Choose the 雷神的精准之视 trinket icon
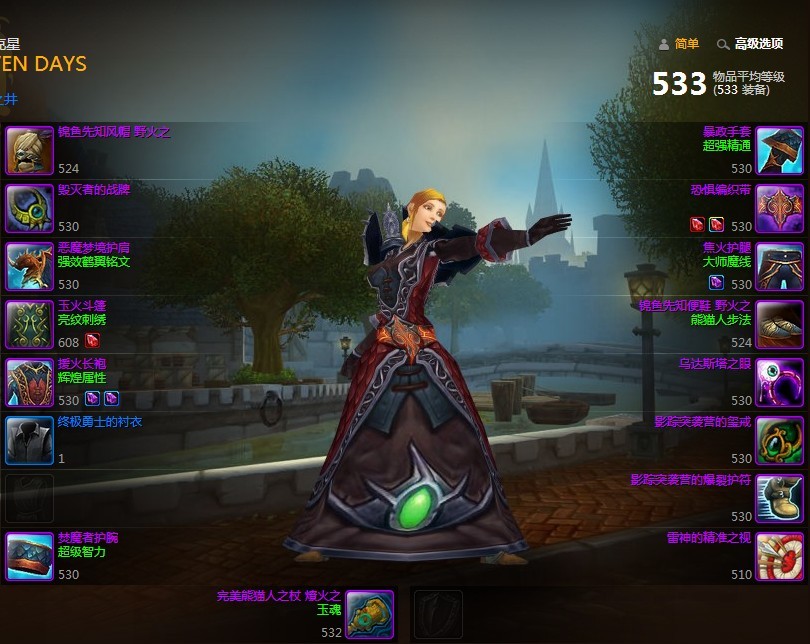This screenshot has width=810, height=644. tap(779, 556)
